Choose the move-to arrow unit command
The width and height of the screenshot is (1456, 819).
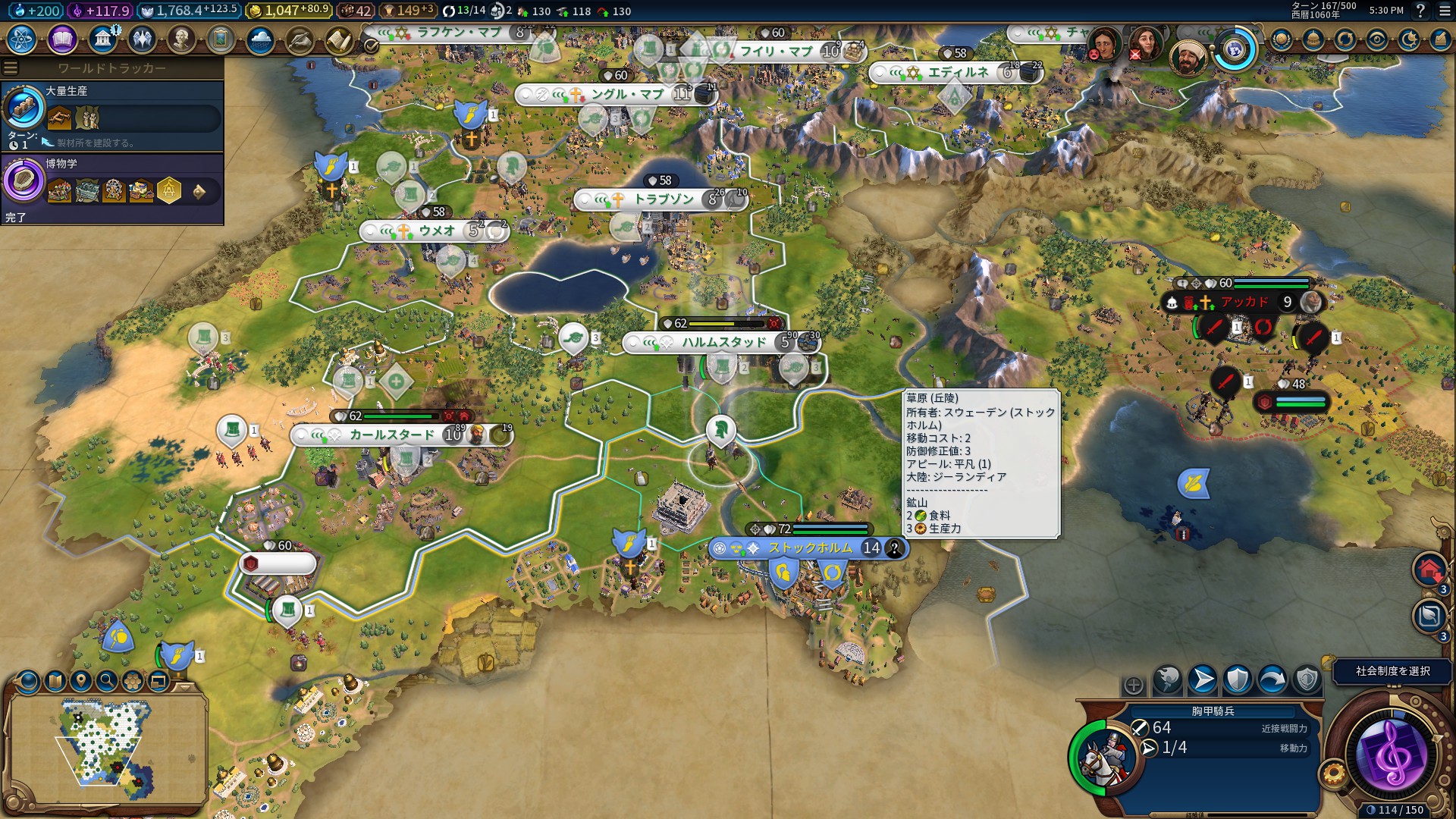(x=1202, y=680)
